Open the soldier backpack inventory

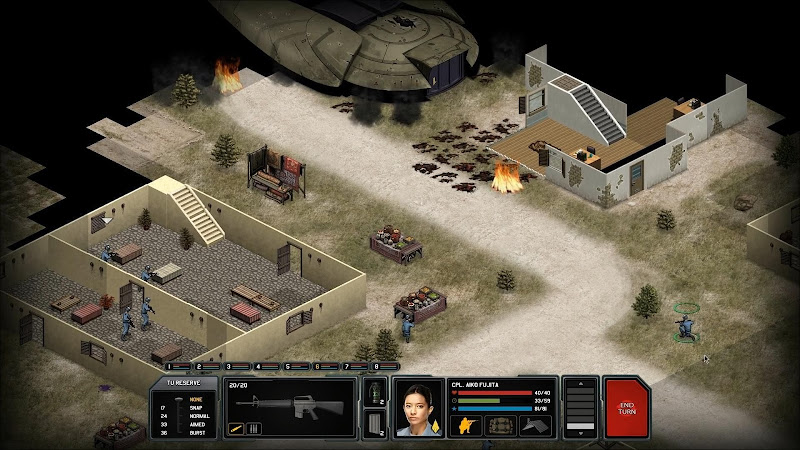tap(500, 425)
